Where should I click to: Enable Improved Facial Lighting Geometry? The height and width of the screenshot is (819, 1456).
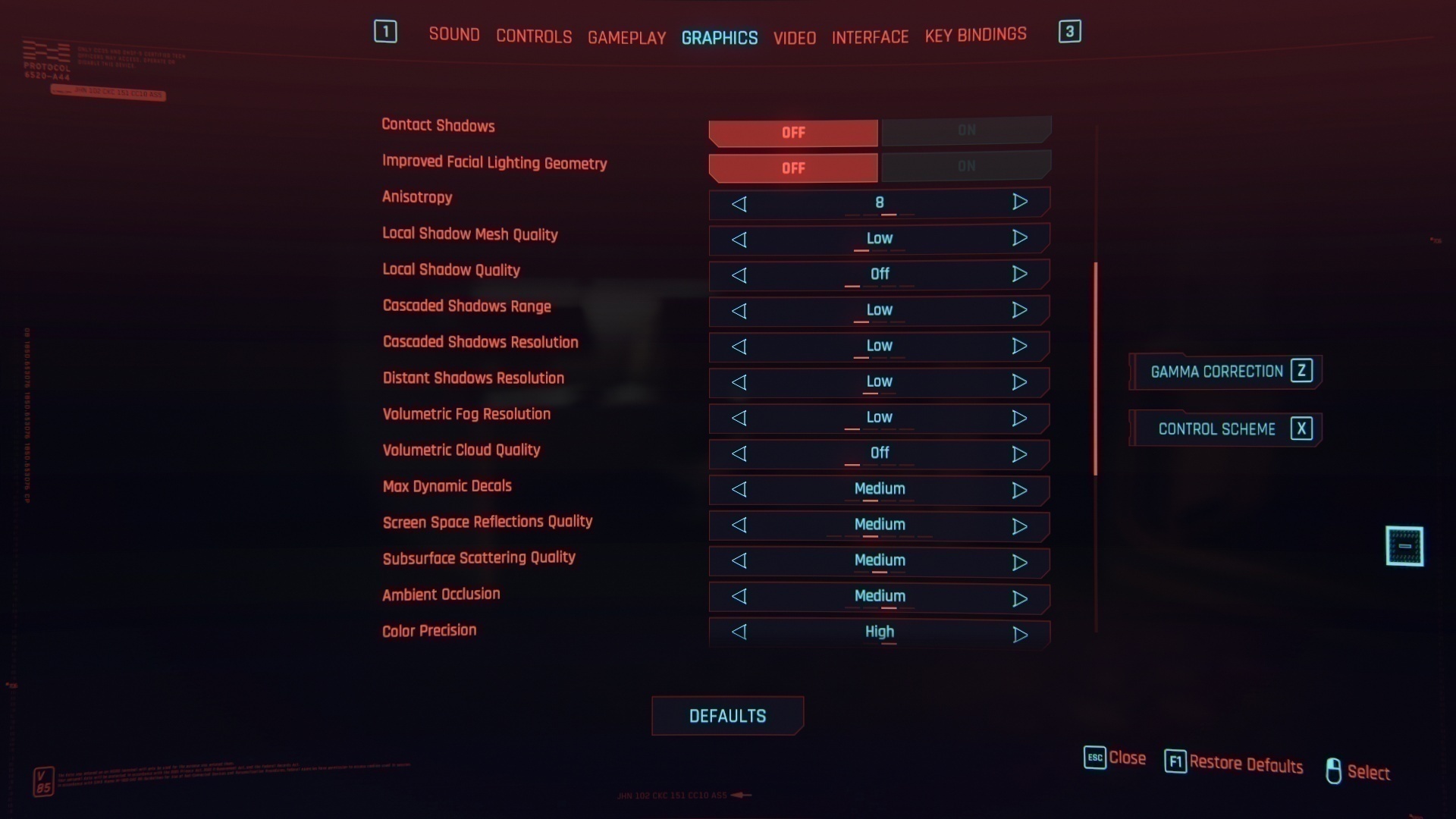965,167
